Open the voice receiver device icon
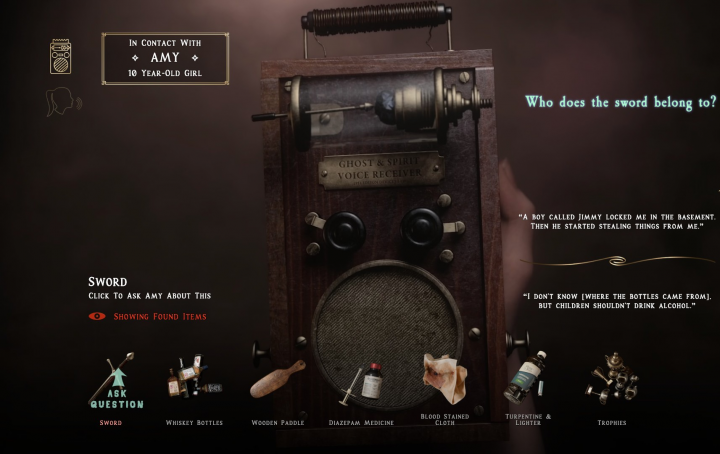 (62, 57)
